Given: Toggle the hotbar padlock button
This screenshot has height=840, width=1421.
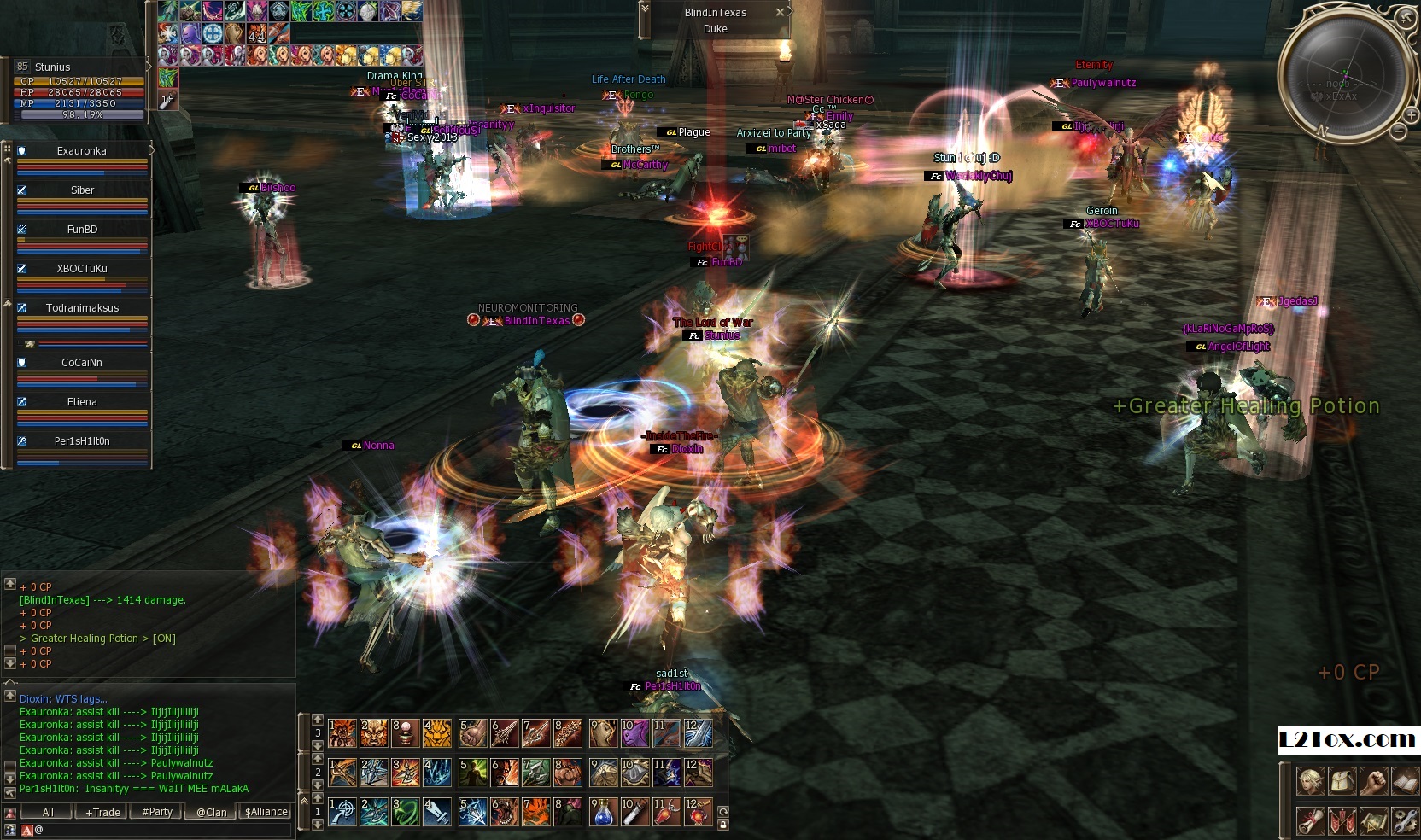Looking at the screenshot, I should [723, 825].
